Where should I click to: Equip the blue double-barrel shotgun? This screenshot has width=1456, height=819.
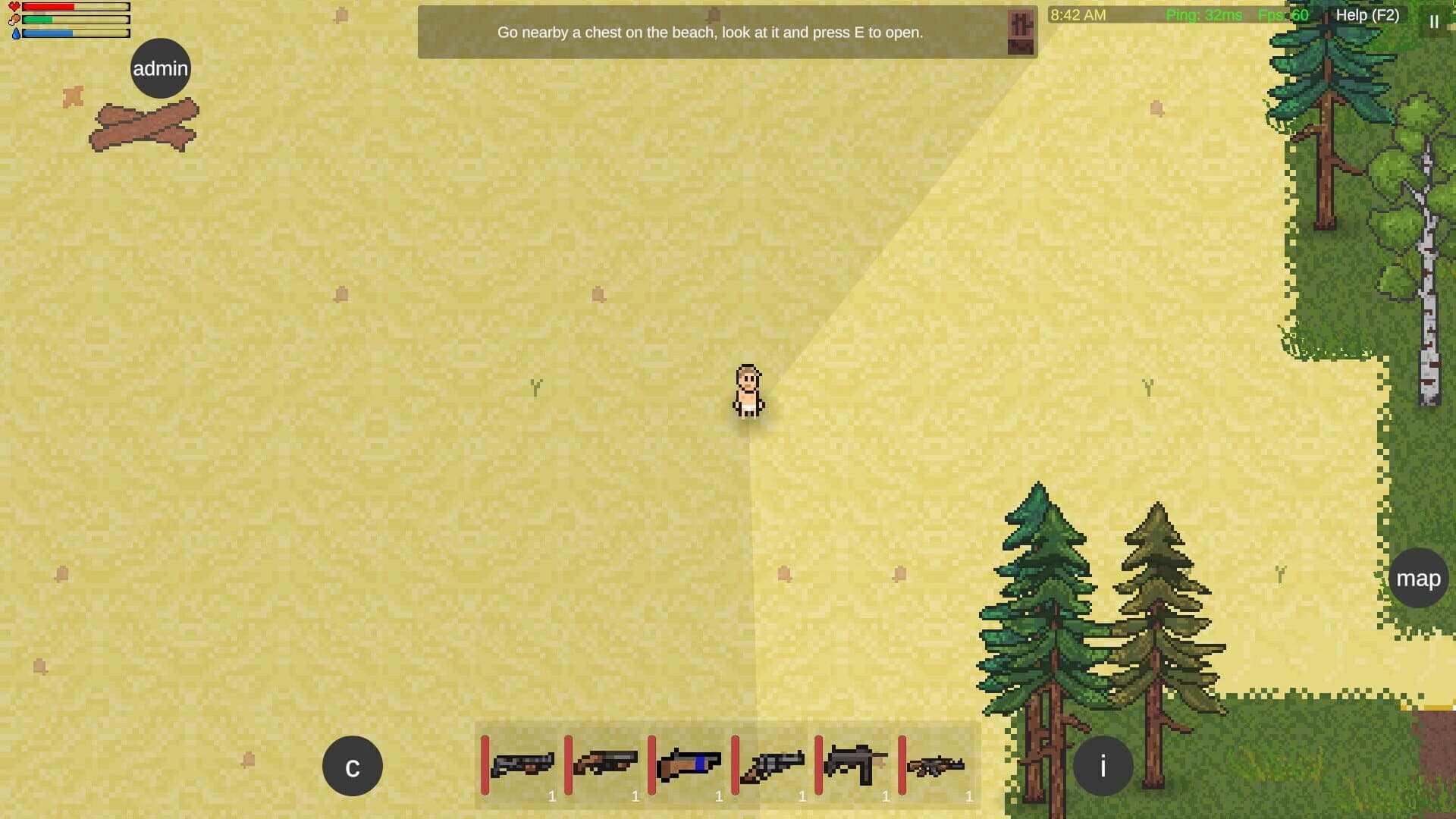coord(690,762)
